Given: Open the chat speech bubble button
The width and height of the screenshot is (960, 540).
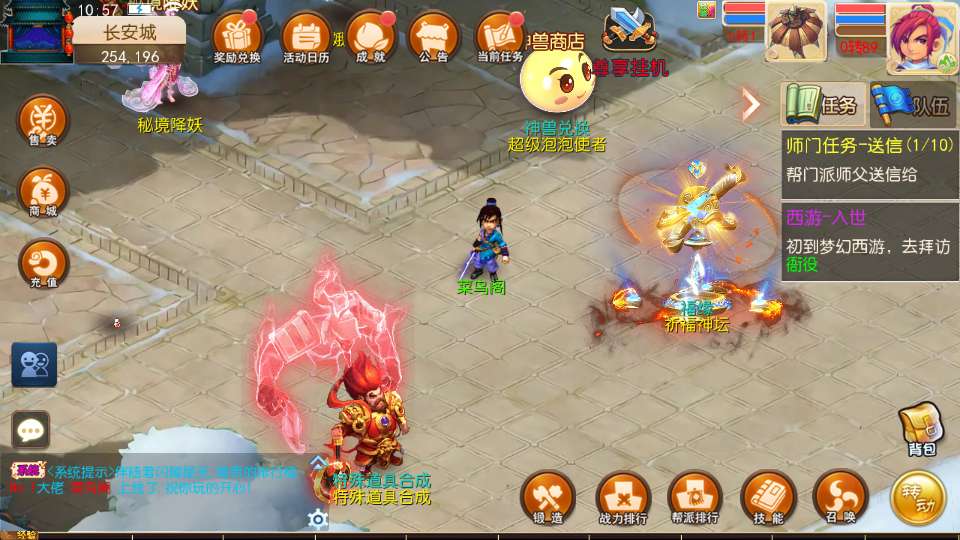Looking at the screenshot, I should tap(31, 430).
